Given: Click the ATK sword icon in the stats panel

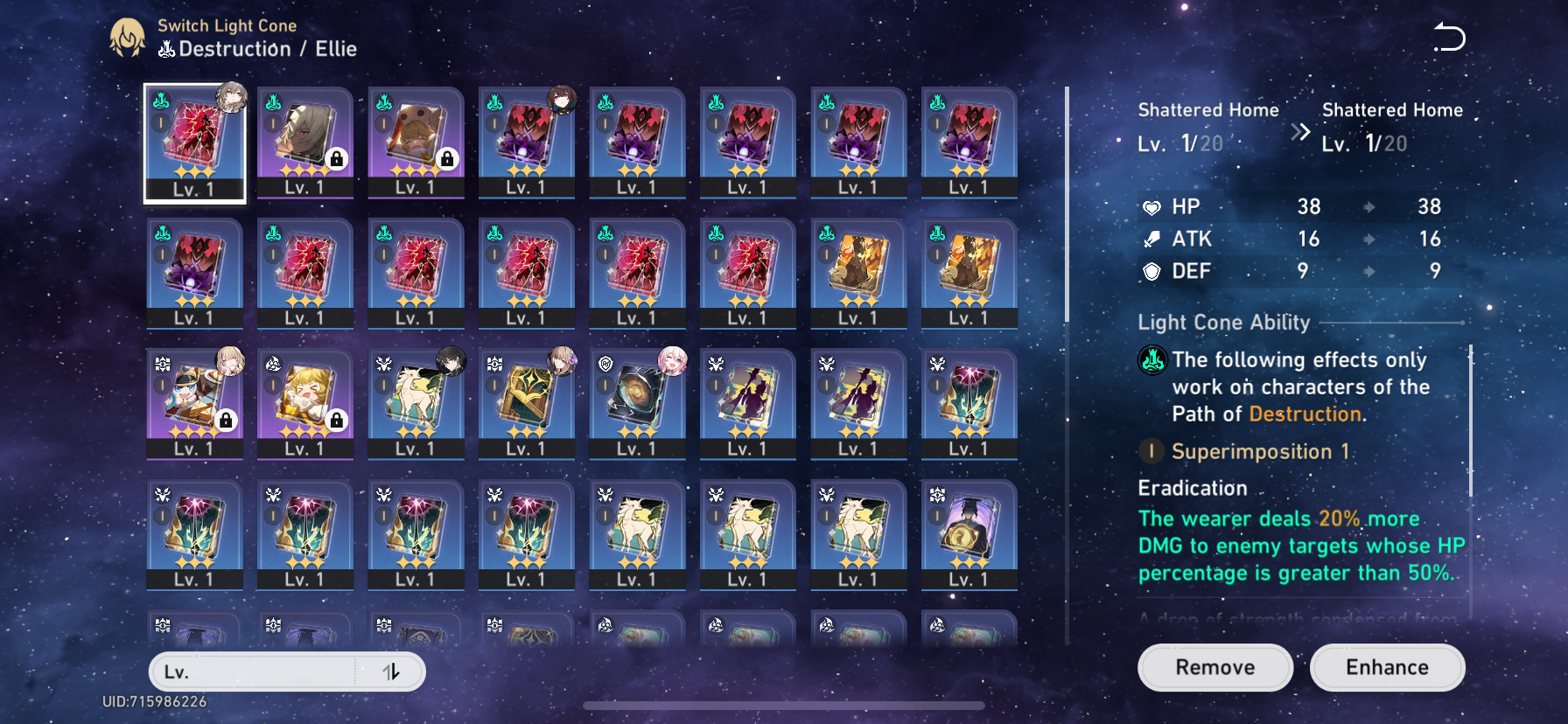Looking at the screenshot, I should pos(1152,239).
